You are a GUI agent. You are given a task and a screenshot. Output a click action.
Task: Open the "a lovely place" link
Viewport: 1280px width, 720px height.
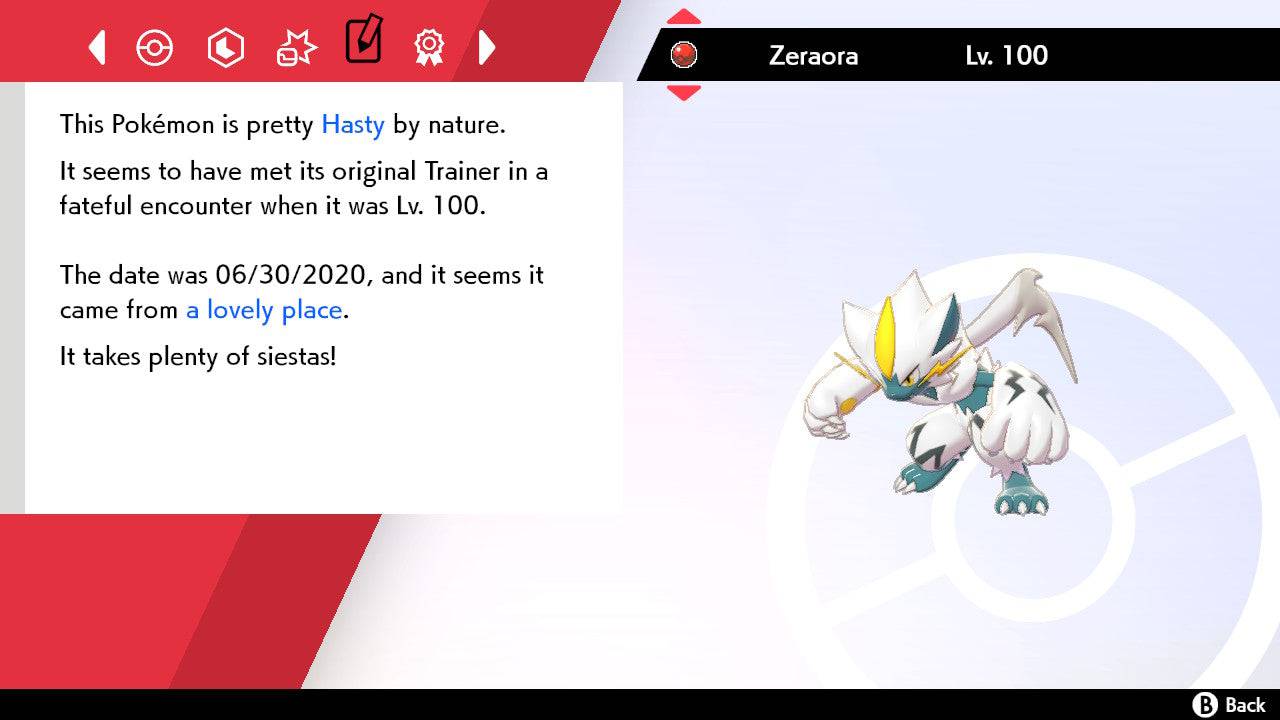click(263, 310)
